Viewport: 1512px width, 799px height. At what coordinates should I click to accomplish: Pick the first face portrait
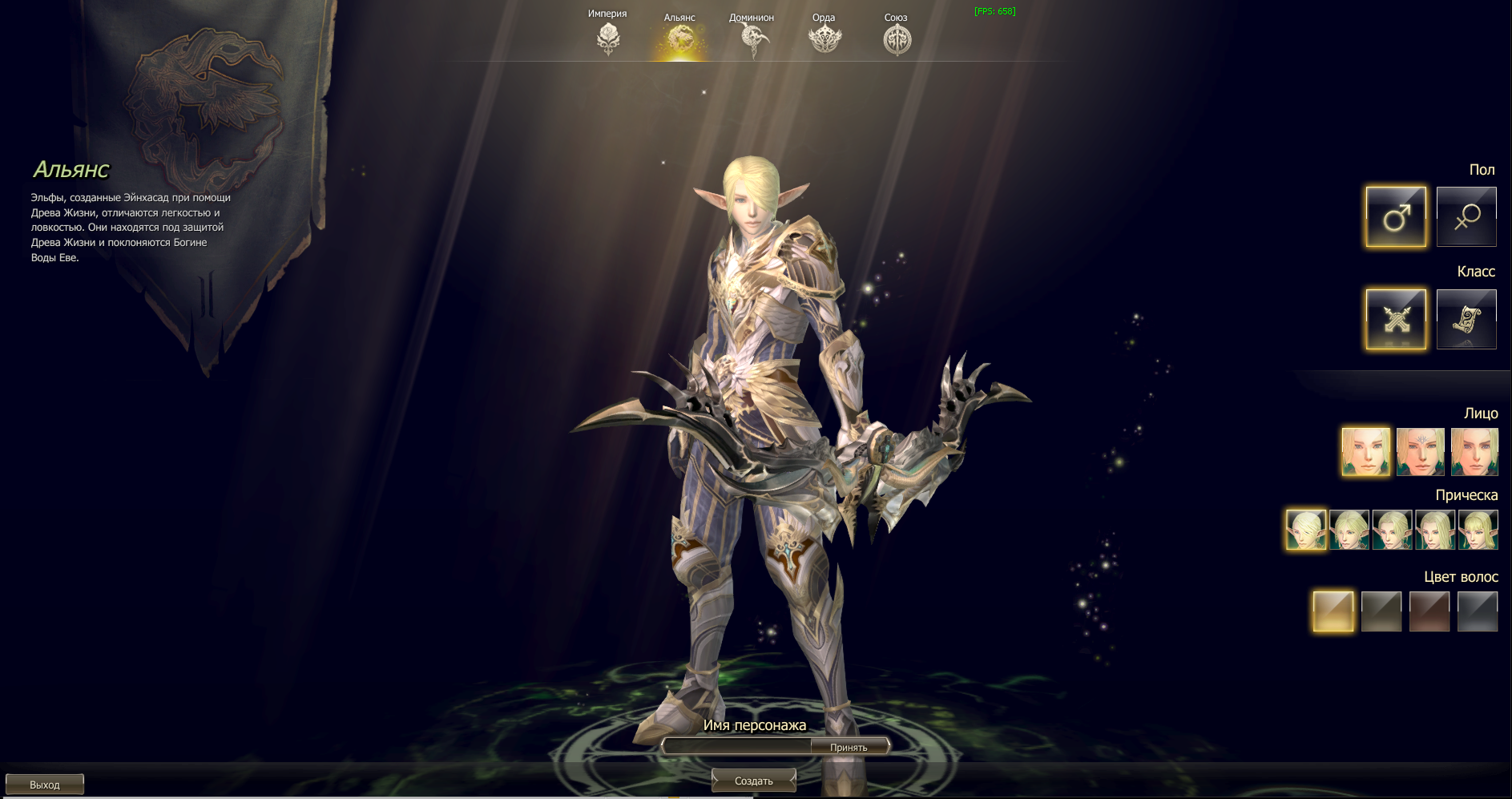pos(1366,452)
